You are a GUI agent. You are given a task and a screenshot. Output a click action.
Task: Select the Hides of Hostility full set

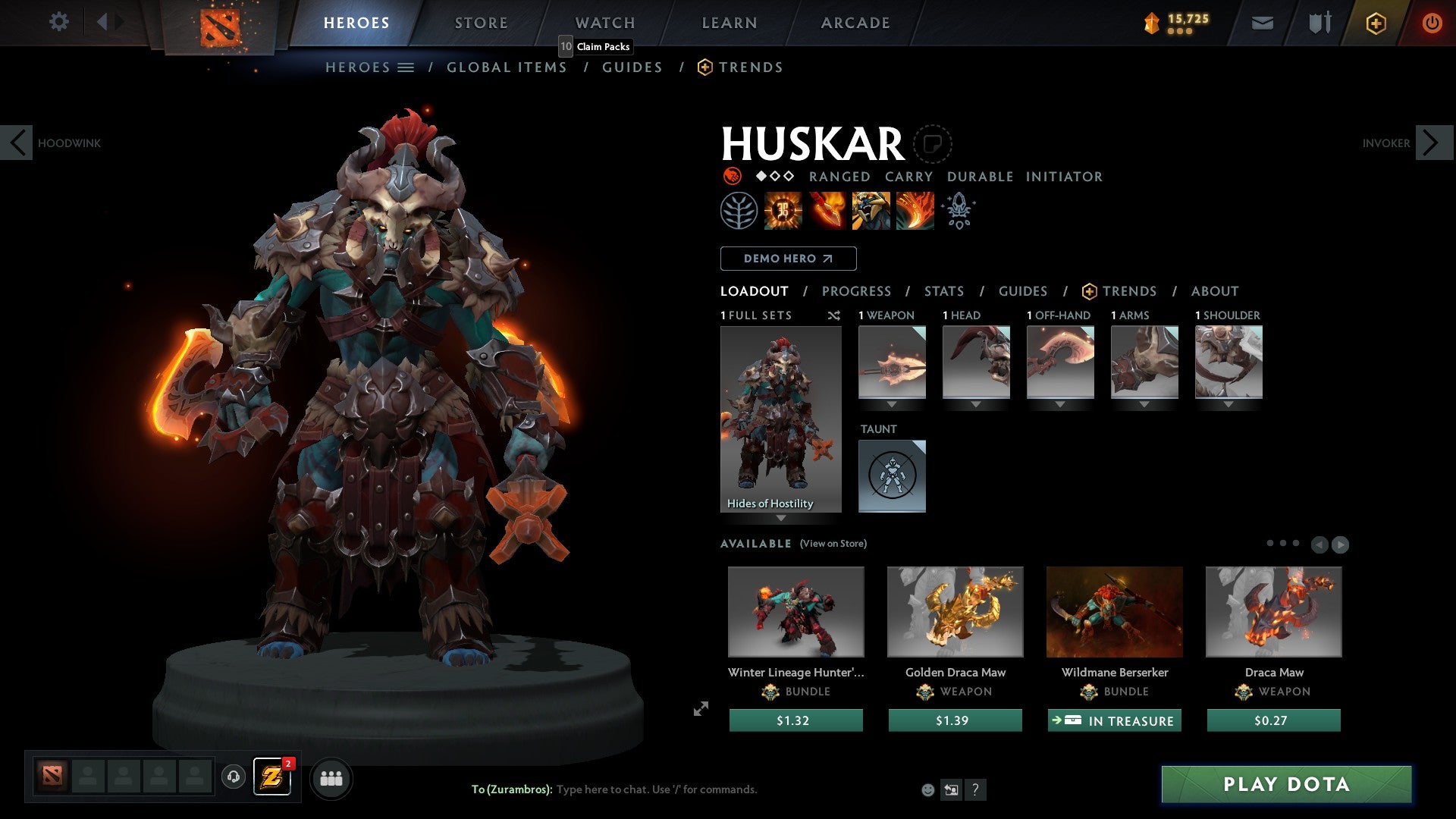coord(780,419)
